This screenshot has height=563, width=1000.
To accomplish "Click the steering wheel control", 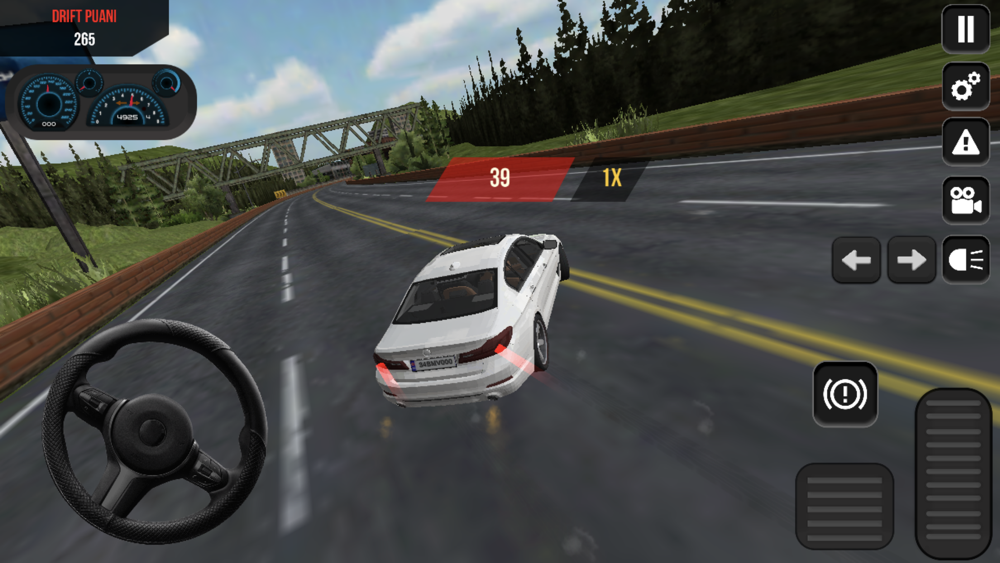I will pos(153,432).
